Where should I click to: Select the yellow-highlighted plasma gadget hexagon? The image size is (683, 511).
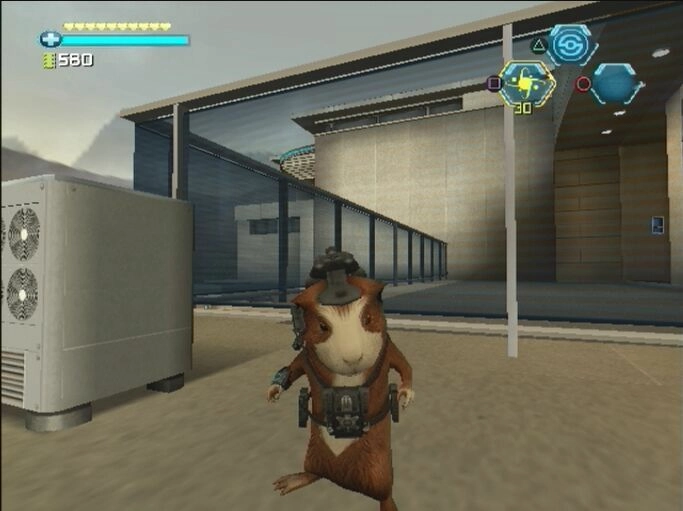point(526,84)
